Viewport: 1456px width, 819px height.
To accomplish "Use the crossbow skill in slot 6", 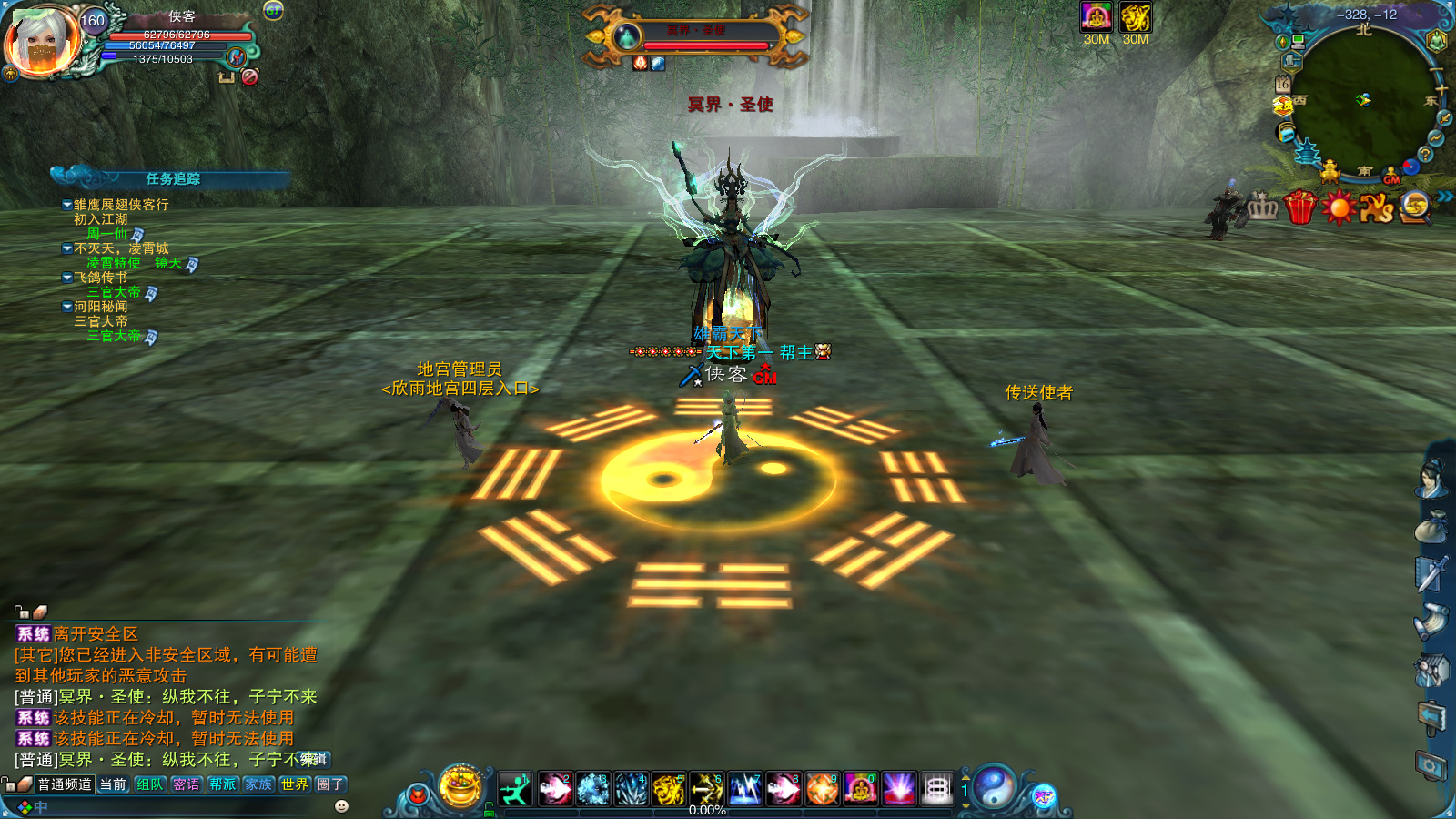I will [707, 789].
